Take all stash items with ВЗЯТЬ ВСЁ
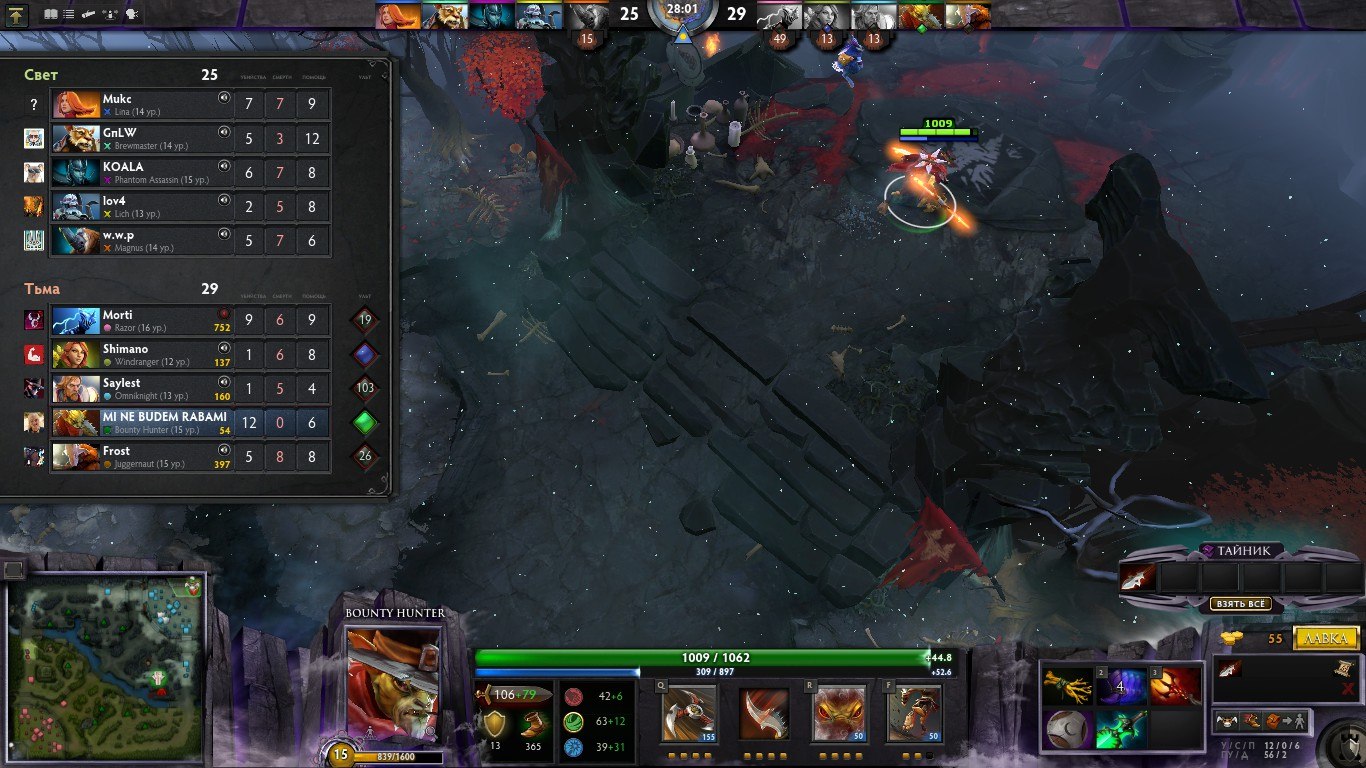 click(1239, 604)
